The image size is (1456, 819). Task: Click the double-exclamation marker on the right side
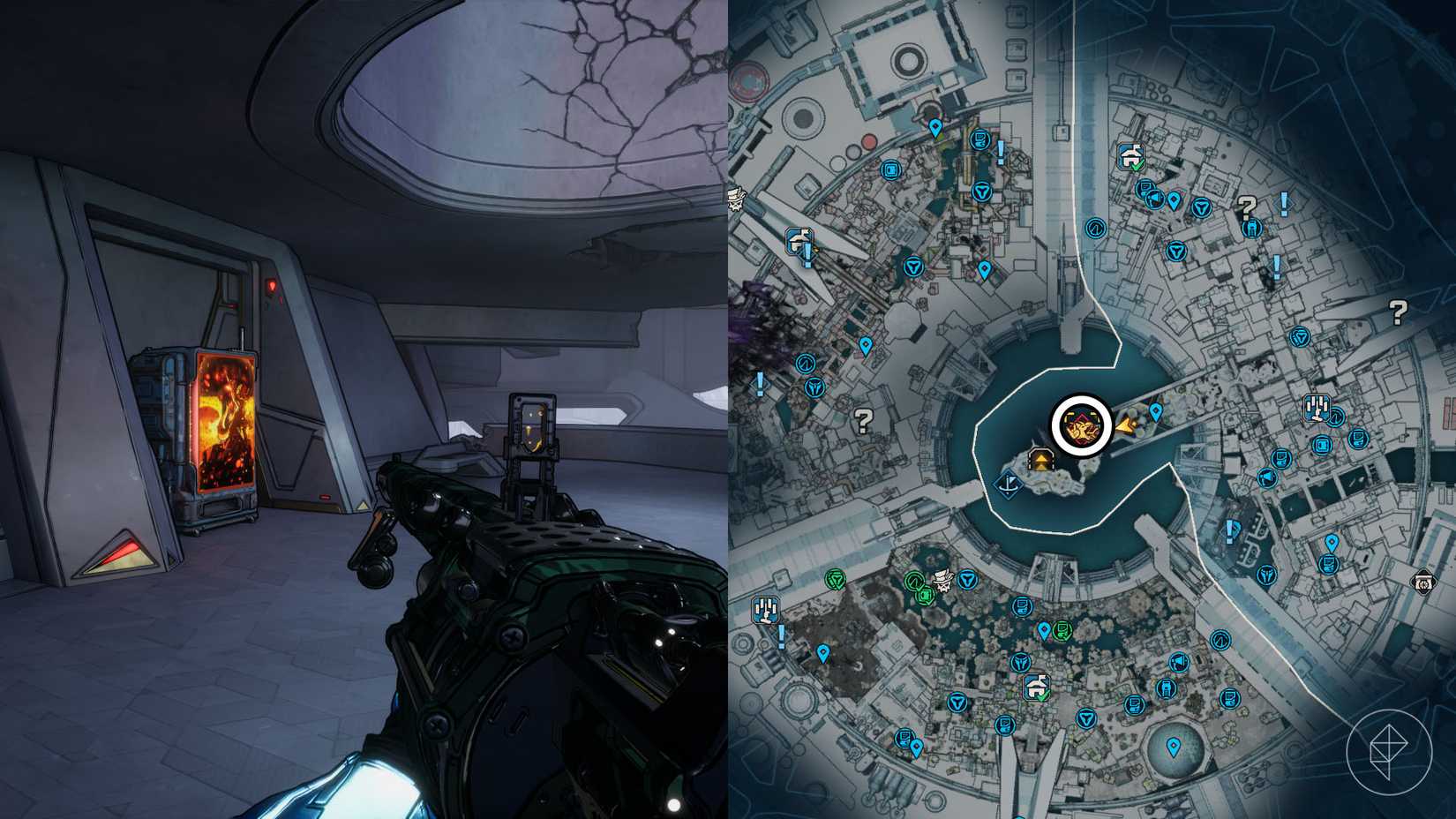point(1229,530)
